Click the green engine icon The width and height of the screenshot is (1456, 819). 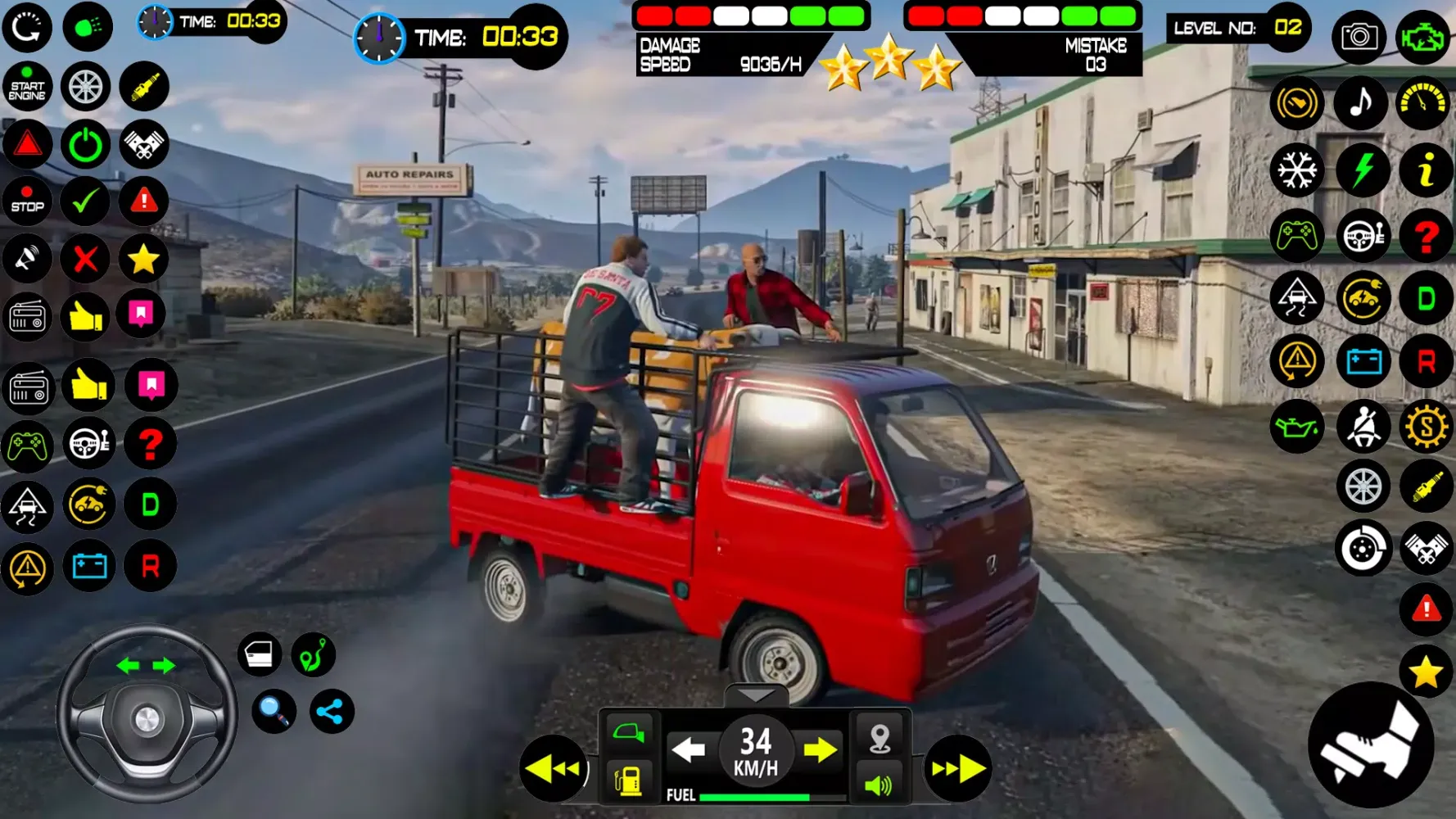coord(1423,37)
